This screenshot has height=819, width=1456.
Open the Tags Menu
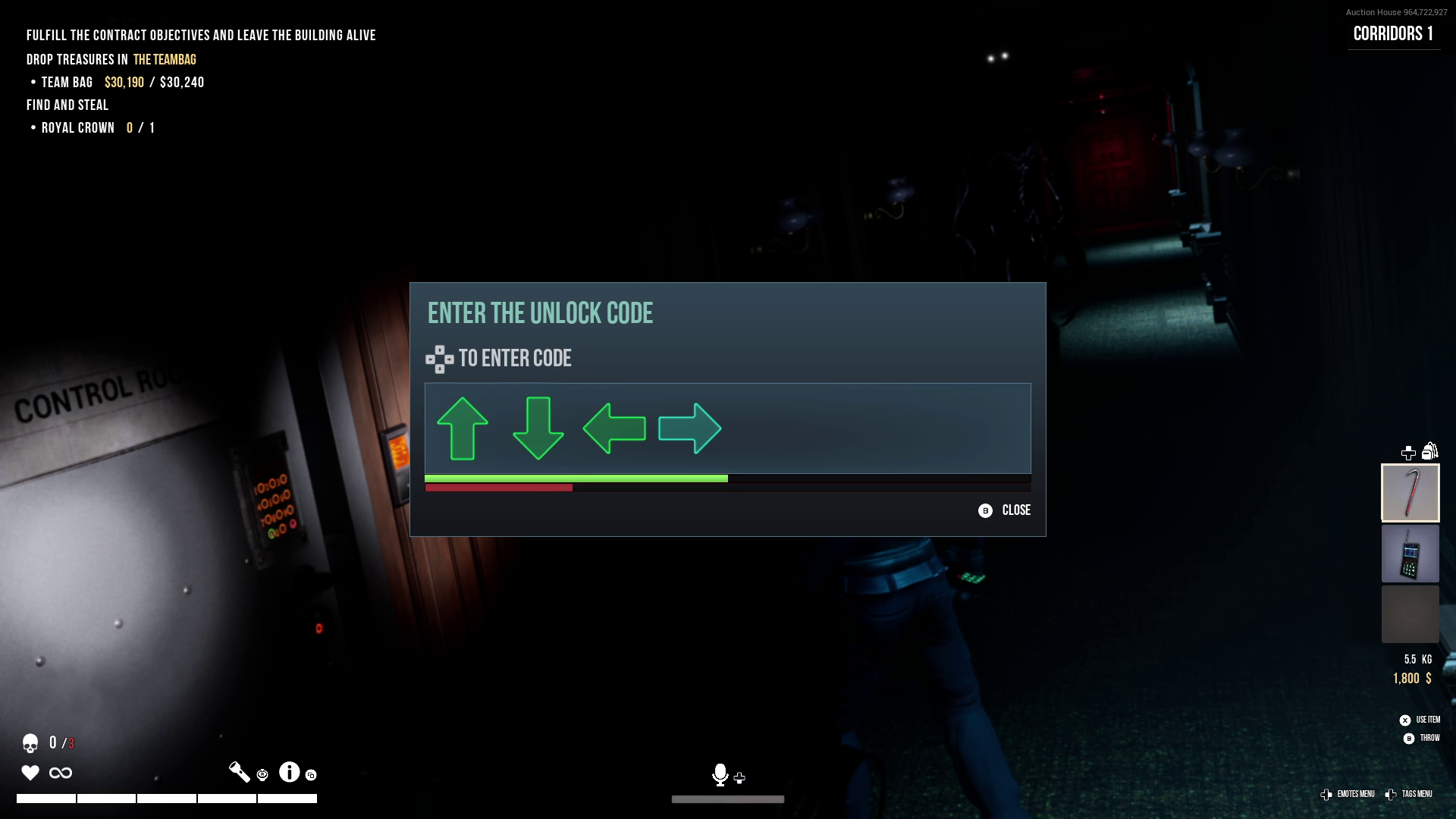tap(1417, 794)
